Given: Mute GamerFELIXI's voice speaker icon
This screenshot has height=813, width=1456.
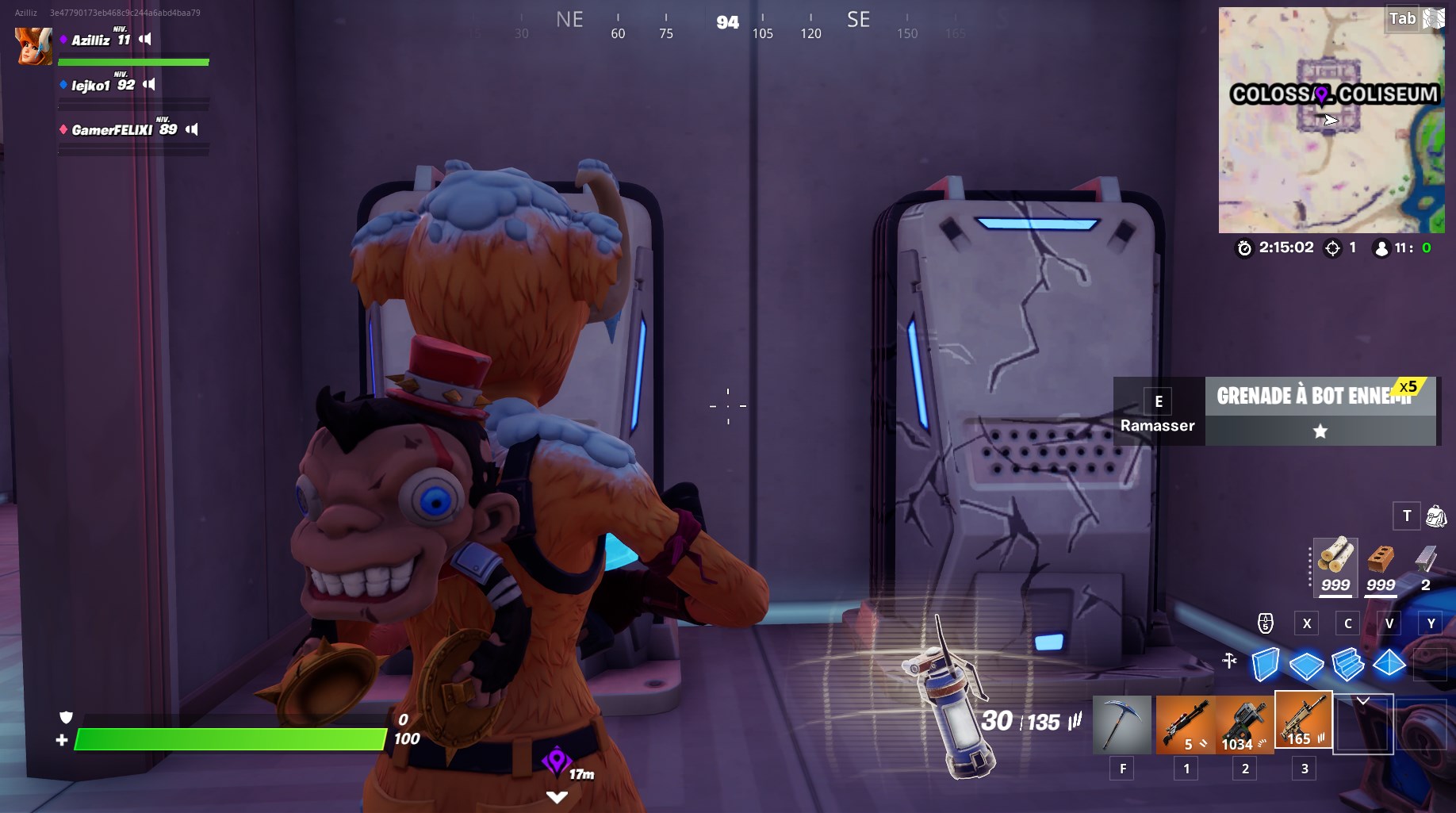Looking at the screenshot, I should point(193,128).
